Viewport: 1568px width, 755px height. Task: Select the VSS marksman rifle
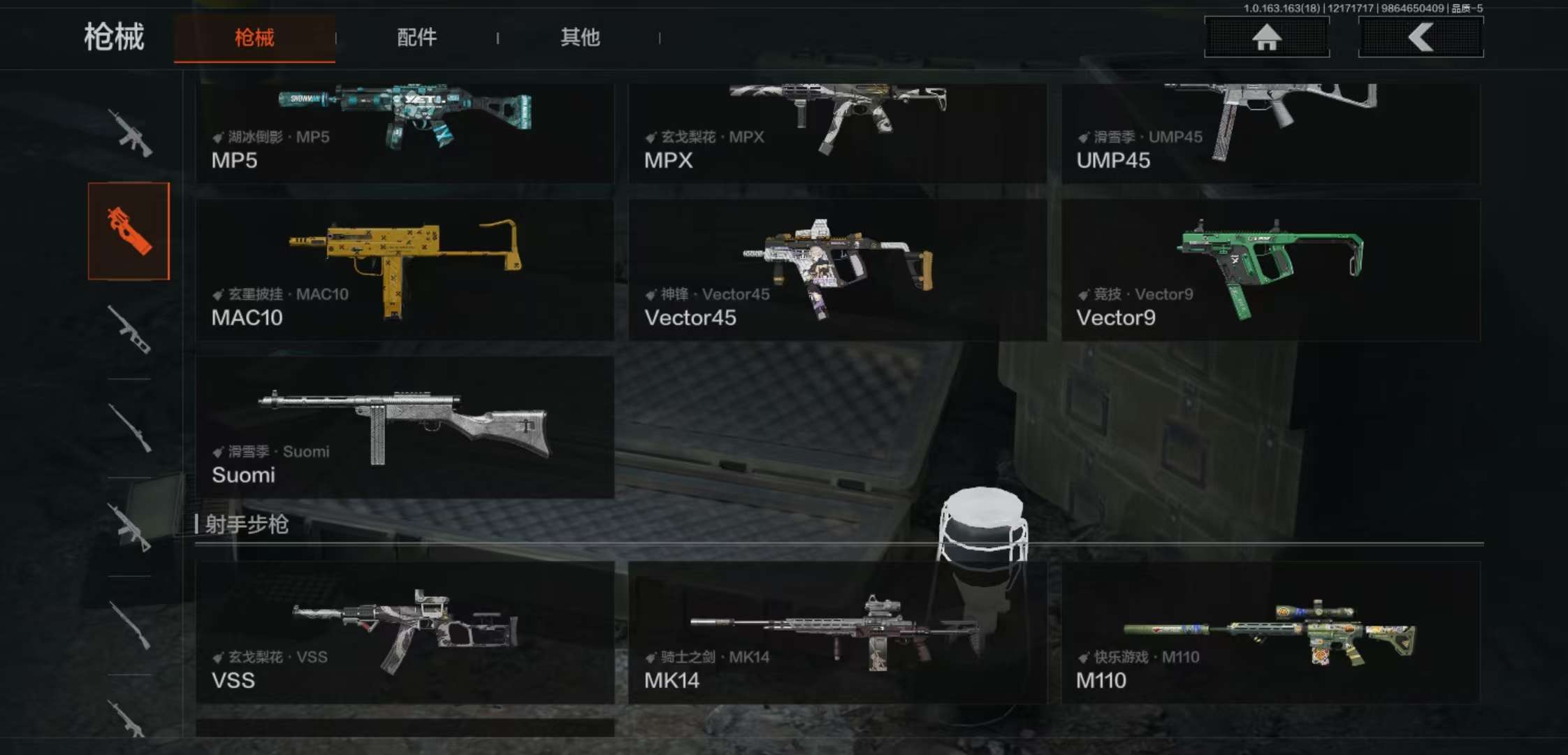[405, 632]
